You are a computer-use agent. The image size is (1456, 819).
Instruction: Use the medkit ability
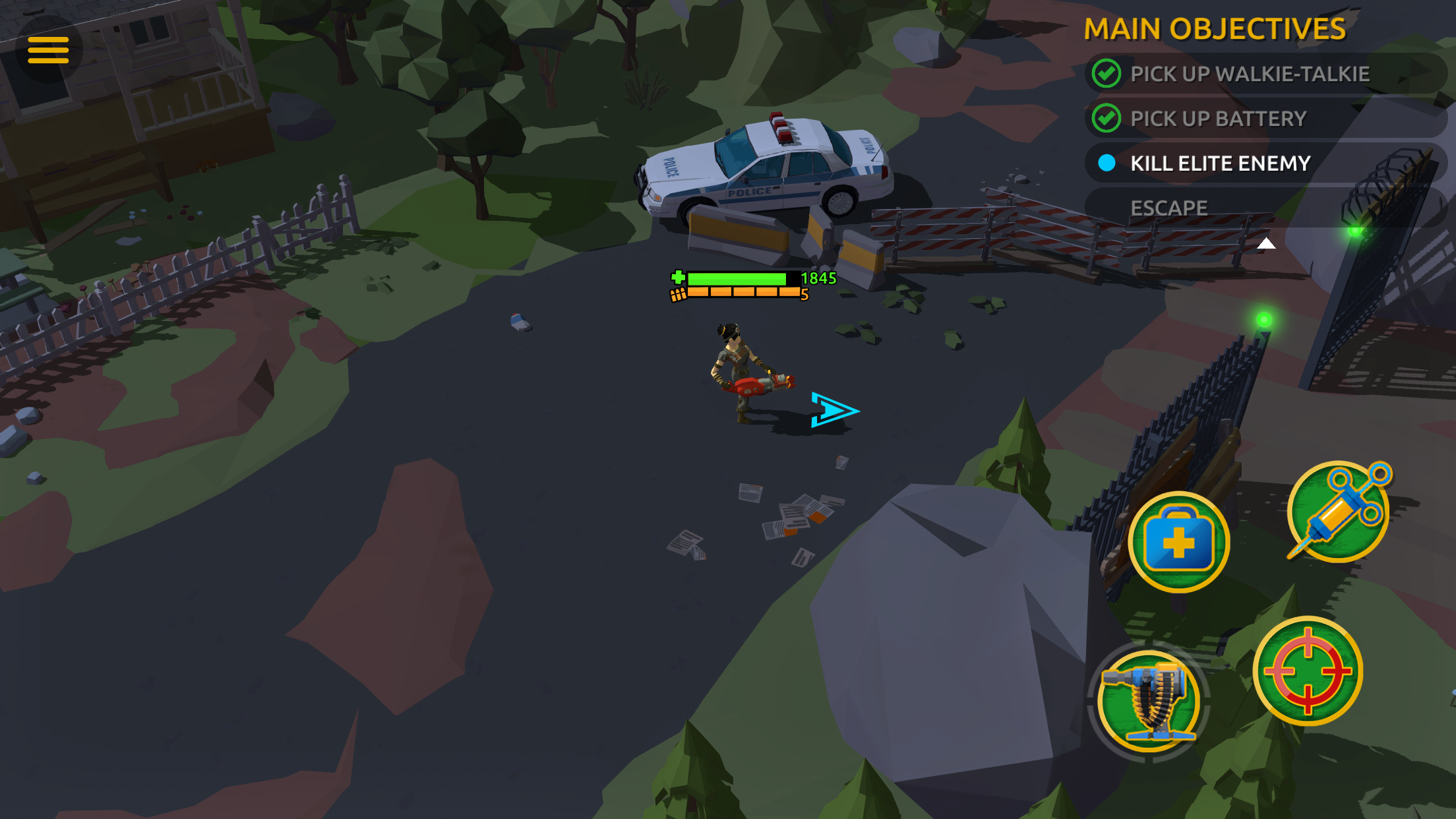[x=1178, y=541]
